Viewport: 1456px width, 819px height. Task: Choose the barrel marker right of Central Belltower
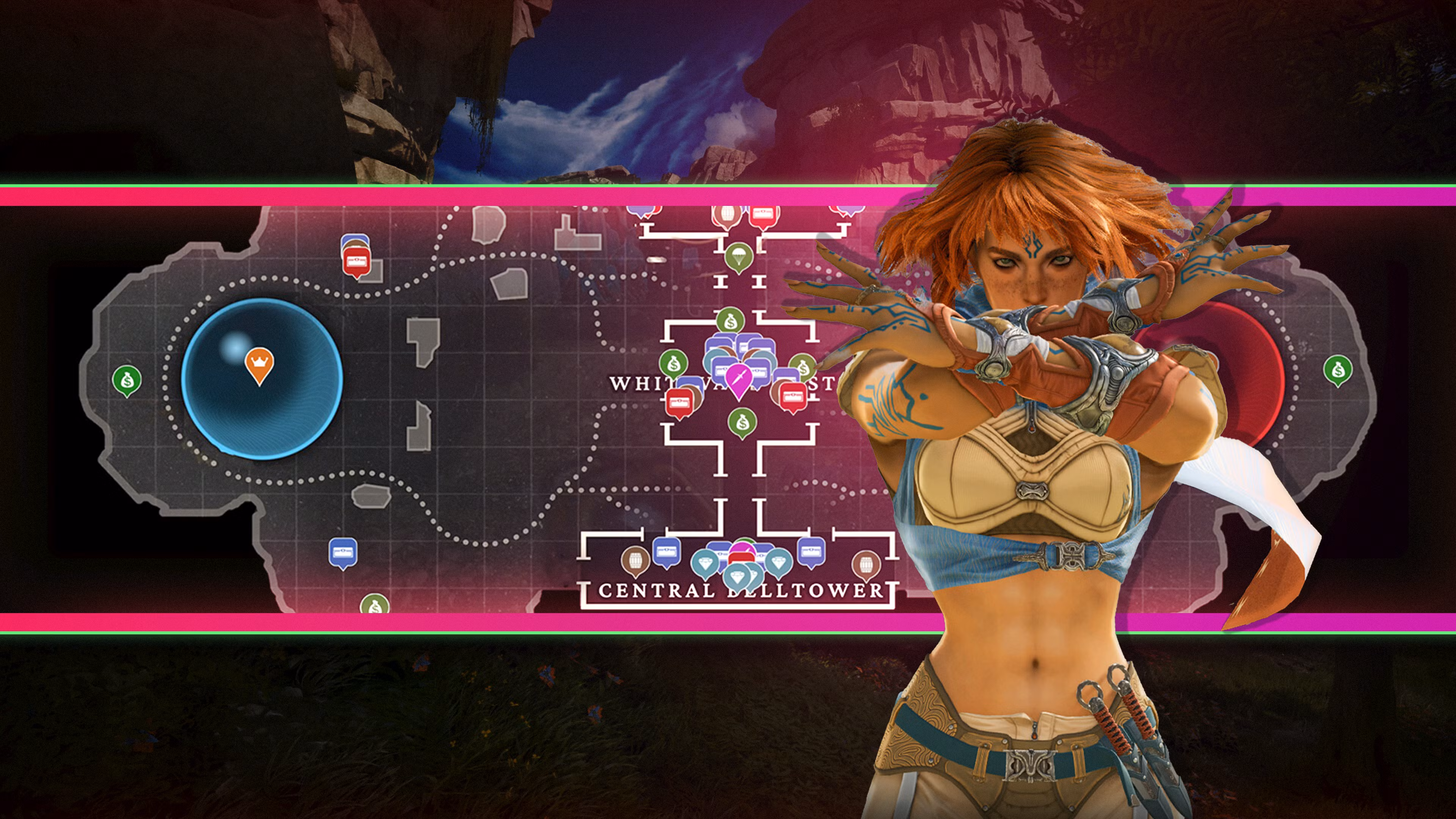point(866,563)
